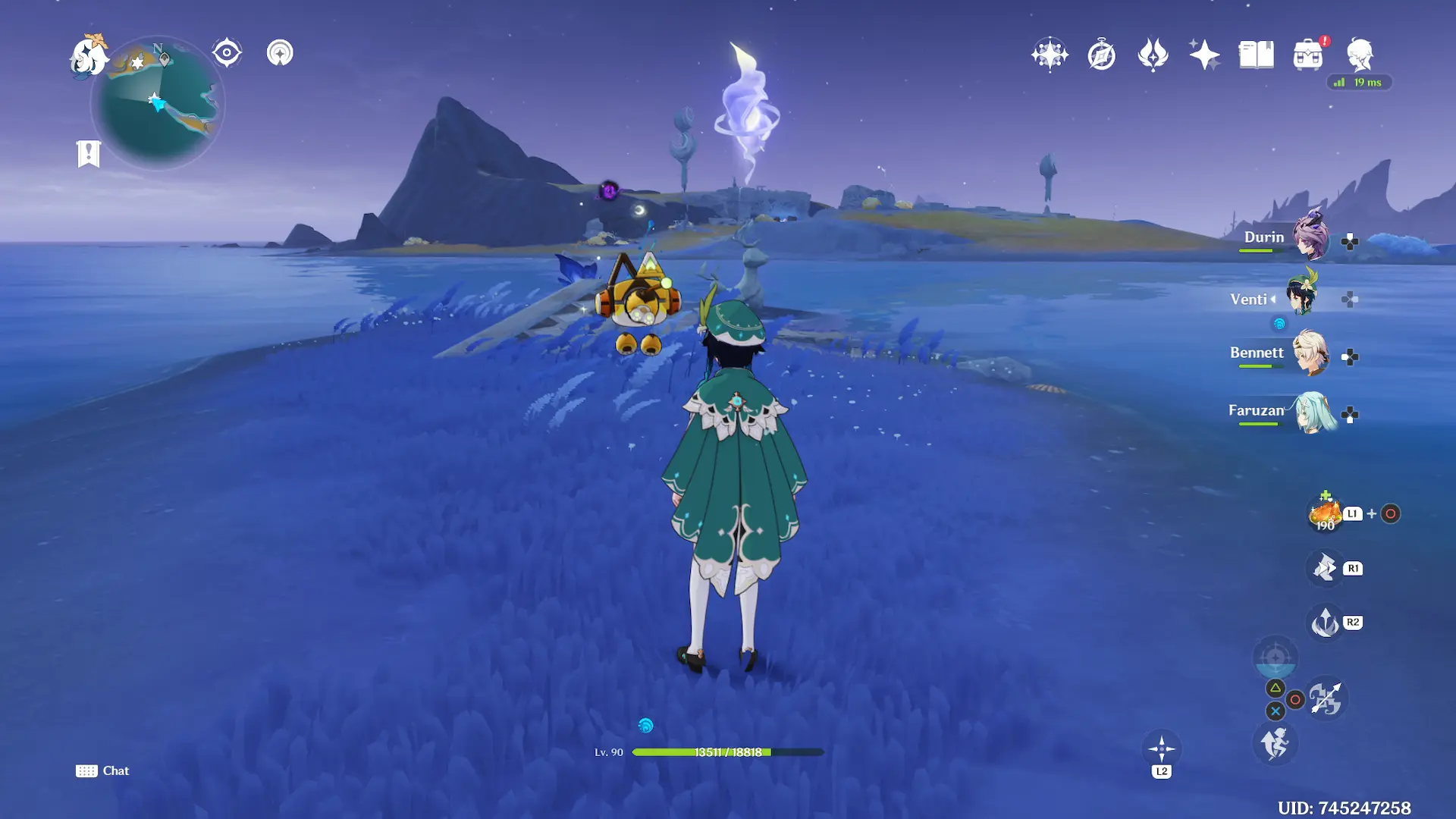Open the adventurer handbook book icon
The height and width of the screenshot is (819, 1456).
tap(1256, 55)
